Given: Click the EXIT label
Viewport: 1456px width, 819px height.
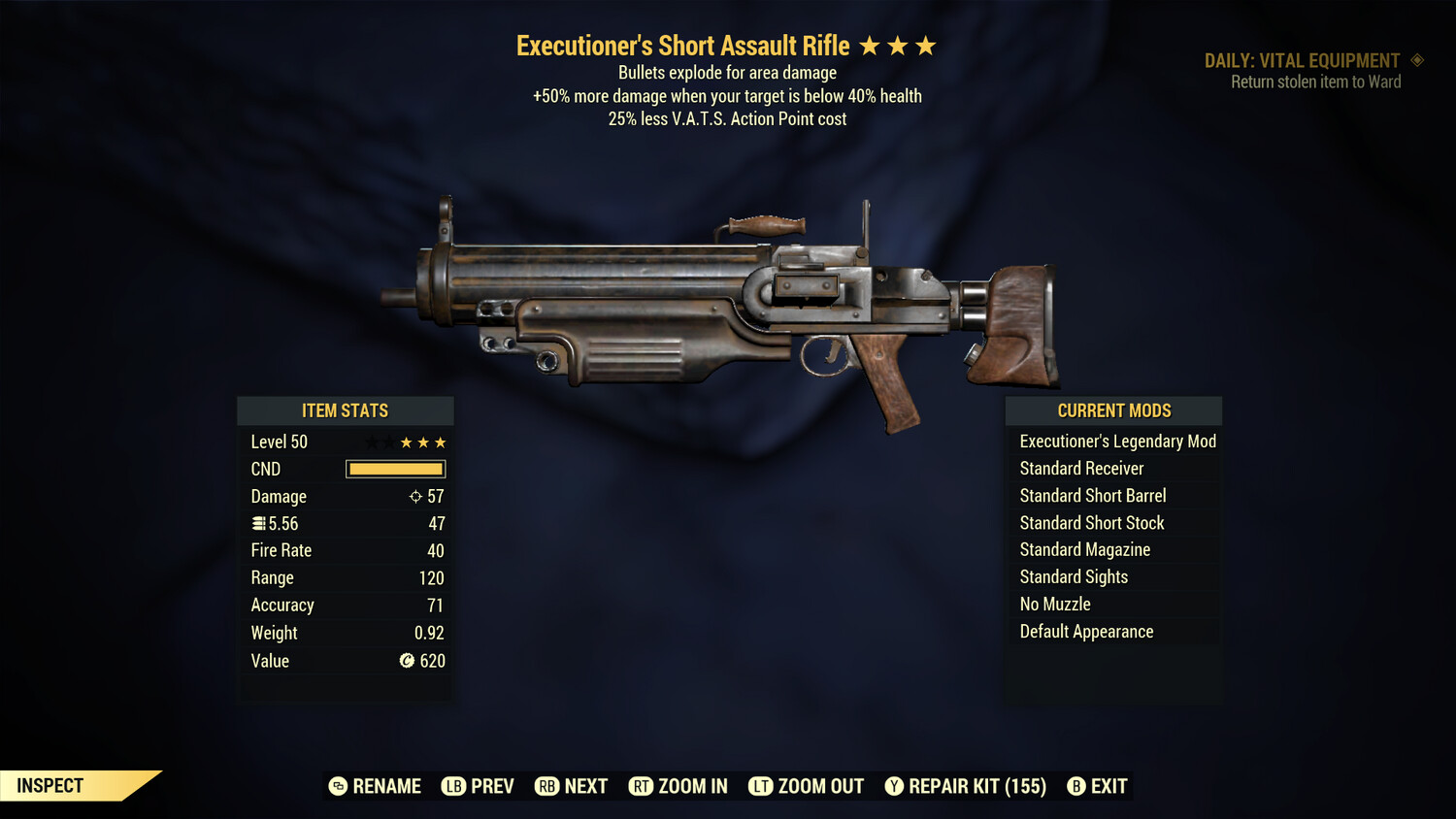Looking at the screenshot, I should 1108,786.
